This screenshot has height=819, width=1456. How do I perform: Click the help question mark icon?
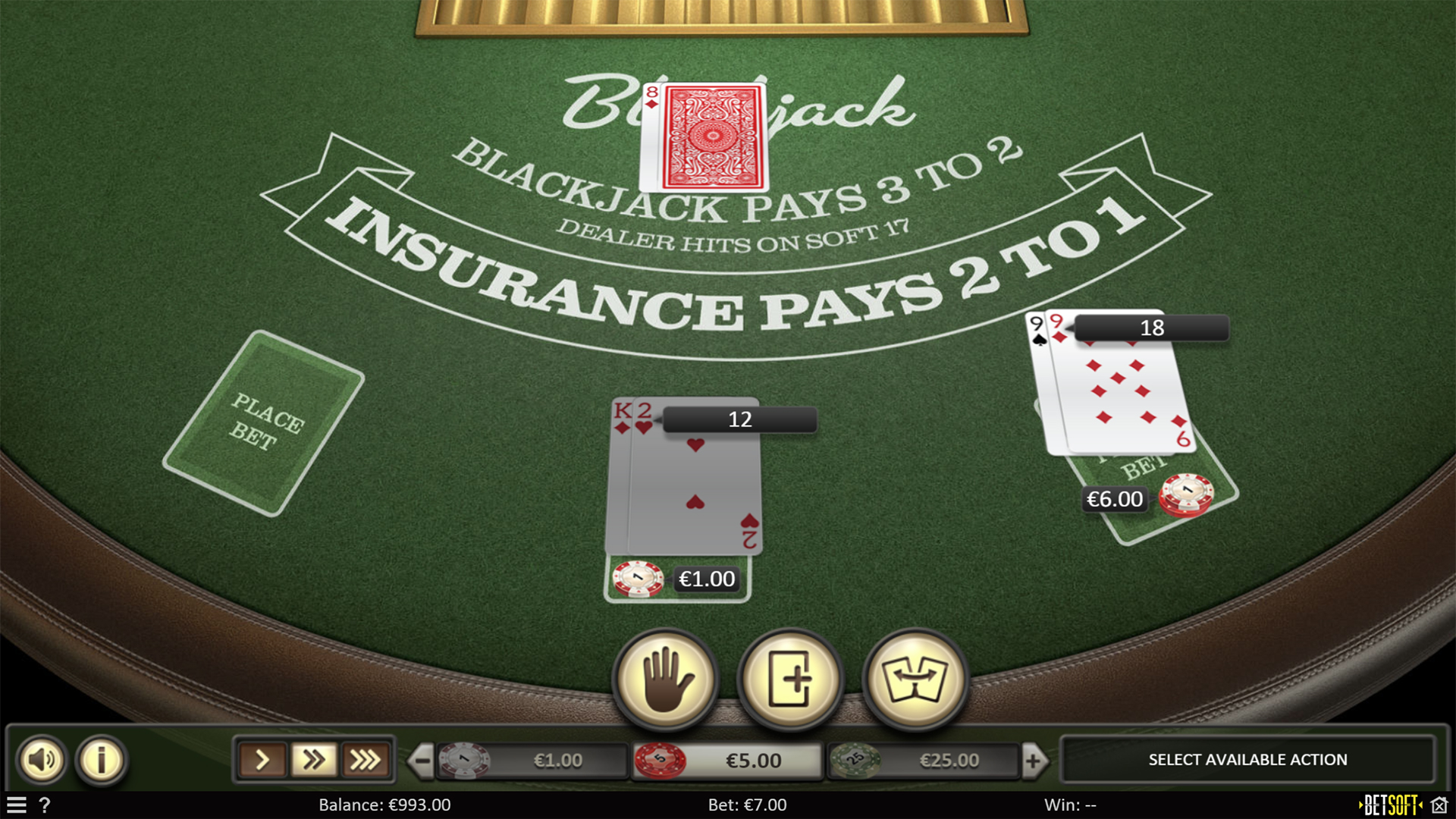tap(45, 806)
